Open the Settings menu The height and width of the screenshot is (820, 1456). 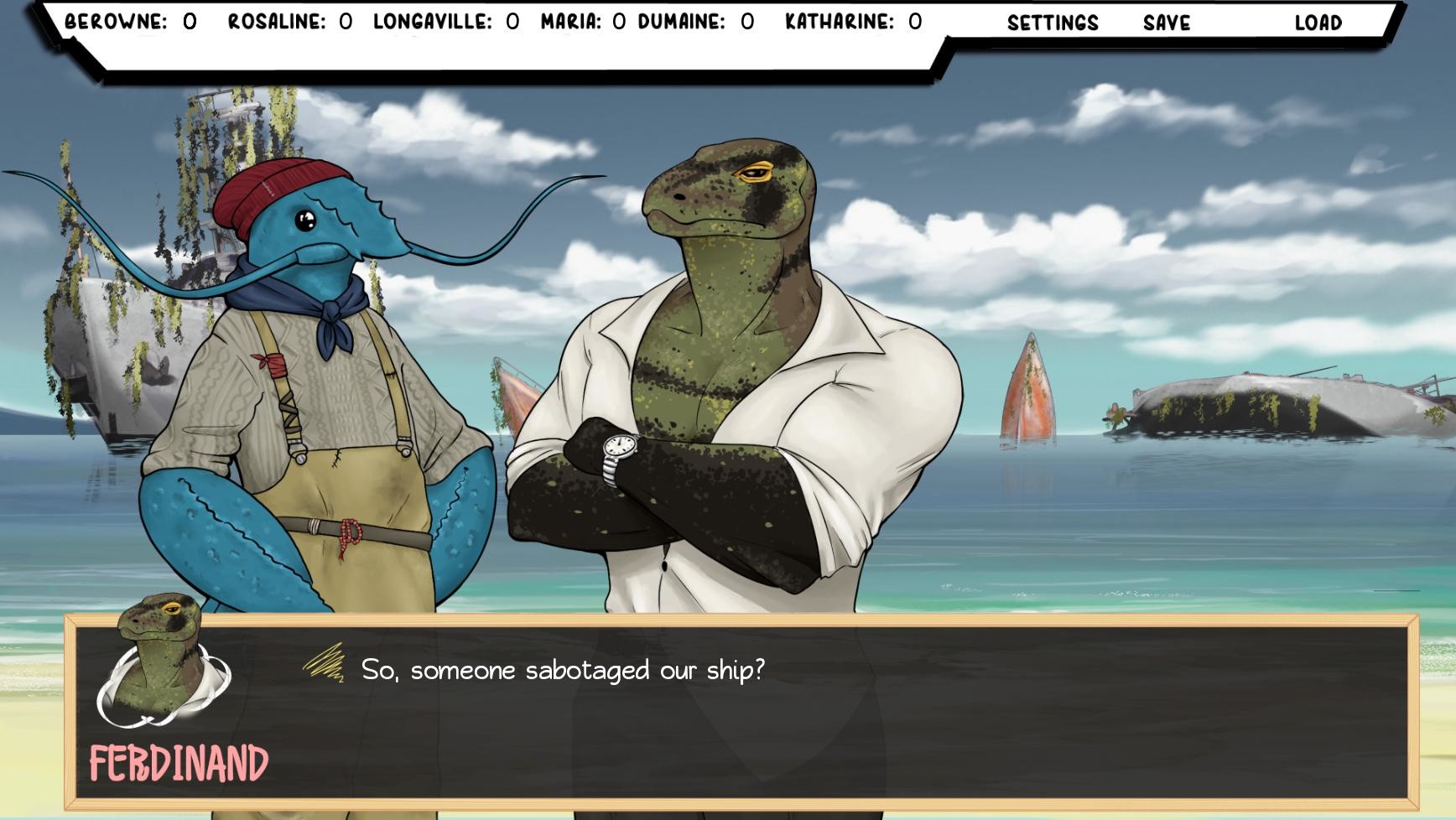(1053, 23)
